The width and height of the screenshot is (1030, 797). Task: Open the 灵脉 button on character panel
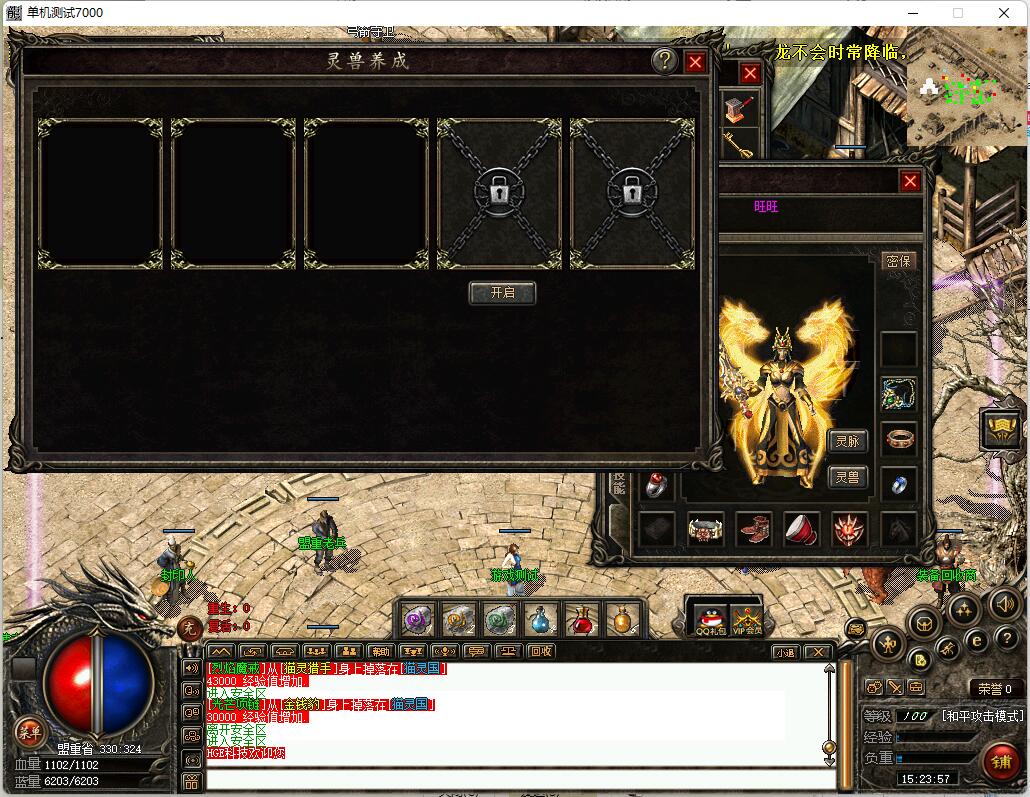pos(847,441)
